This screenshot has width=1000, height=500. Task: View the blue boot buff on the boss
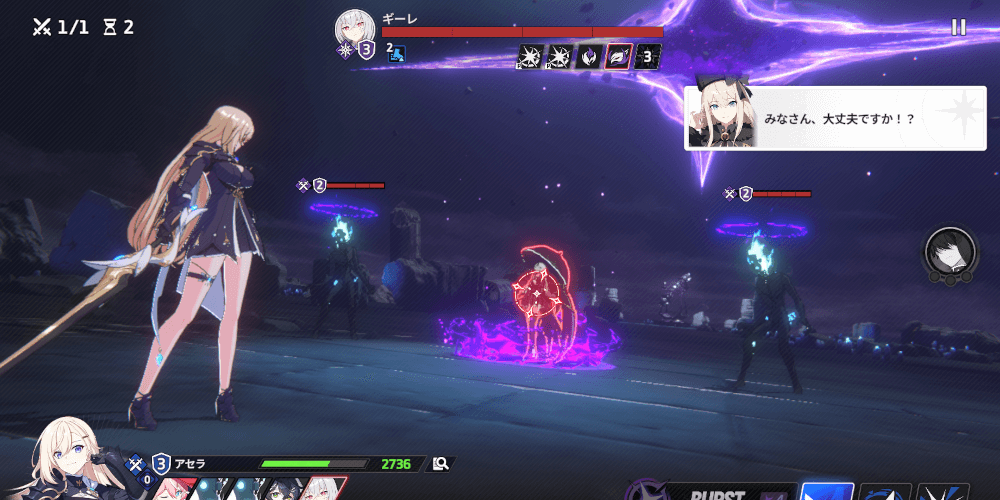397,54
